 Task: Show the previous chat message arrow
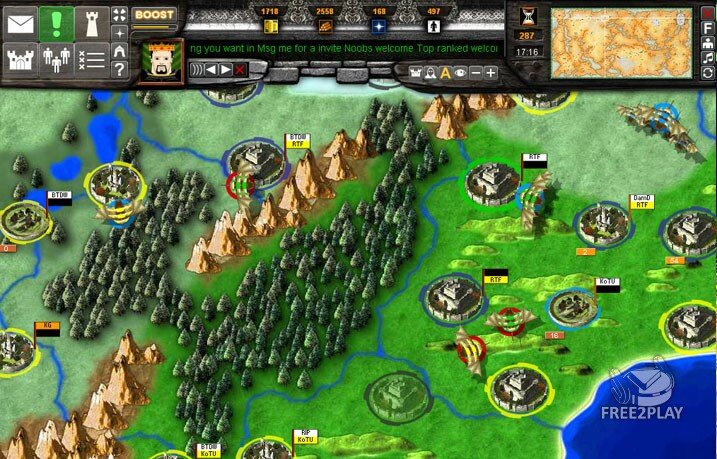coord(211,69)
